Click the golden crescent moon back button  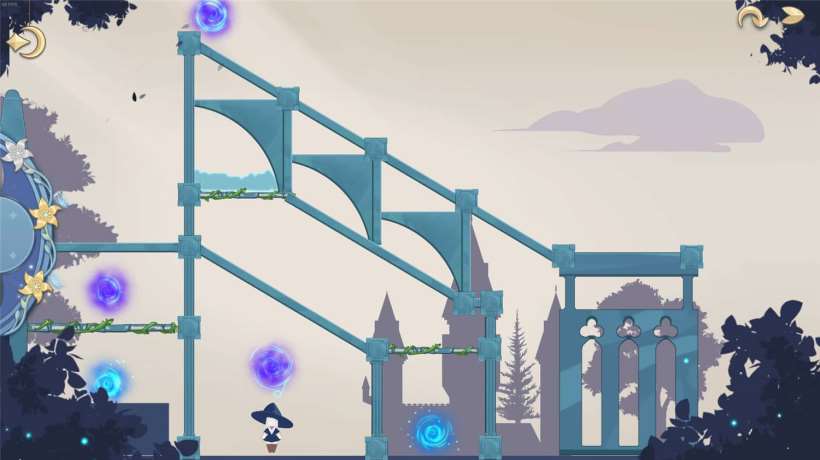coord(27,42)
